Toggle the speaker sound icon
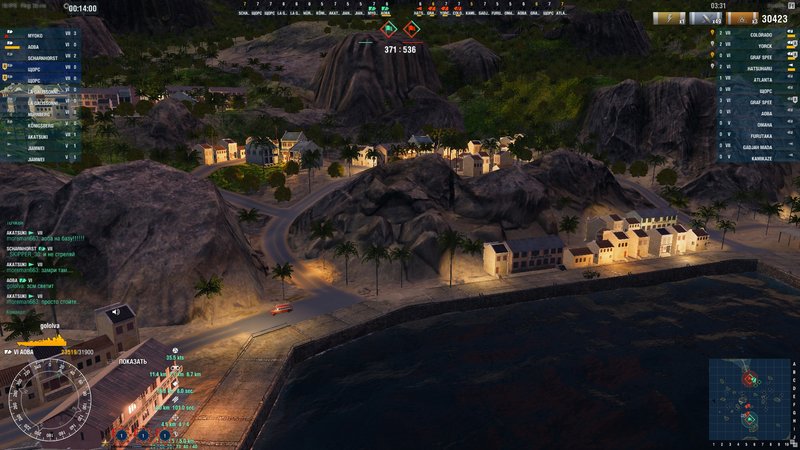Viewport: 800px width, 450px height. (x=115, y=313)
